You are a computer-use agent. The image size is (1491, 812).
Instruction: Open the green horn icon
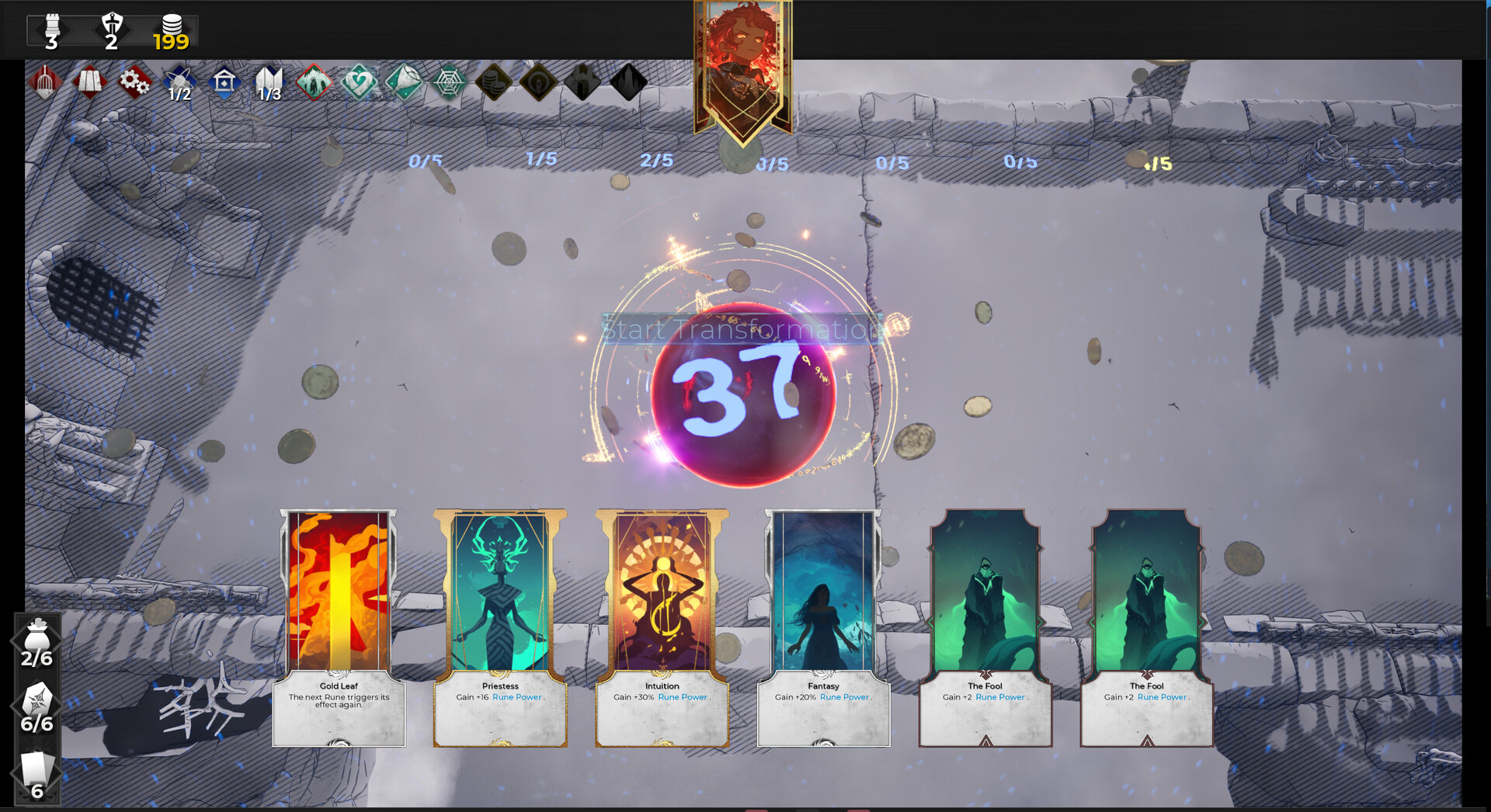[404, 82]
